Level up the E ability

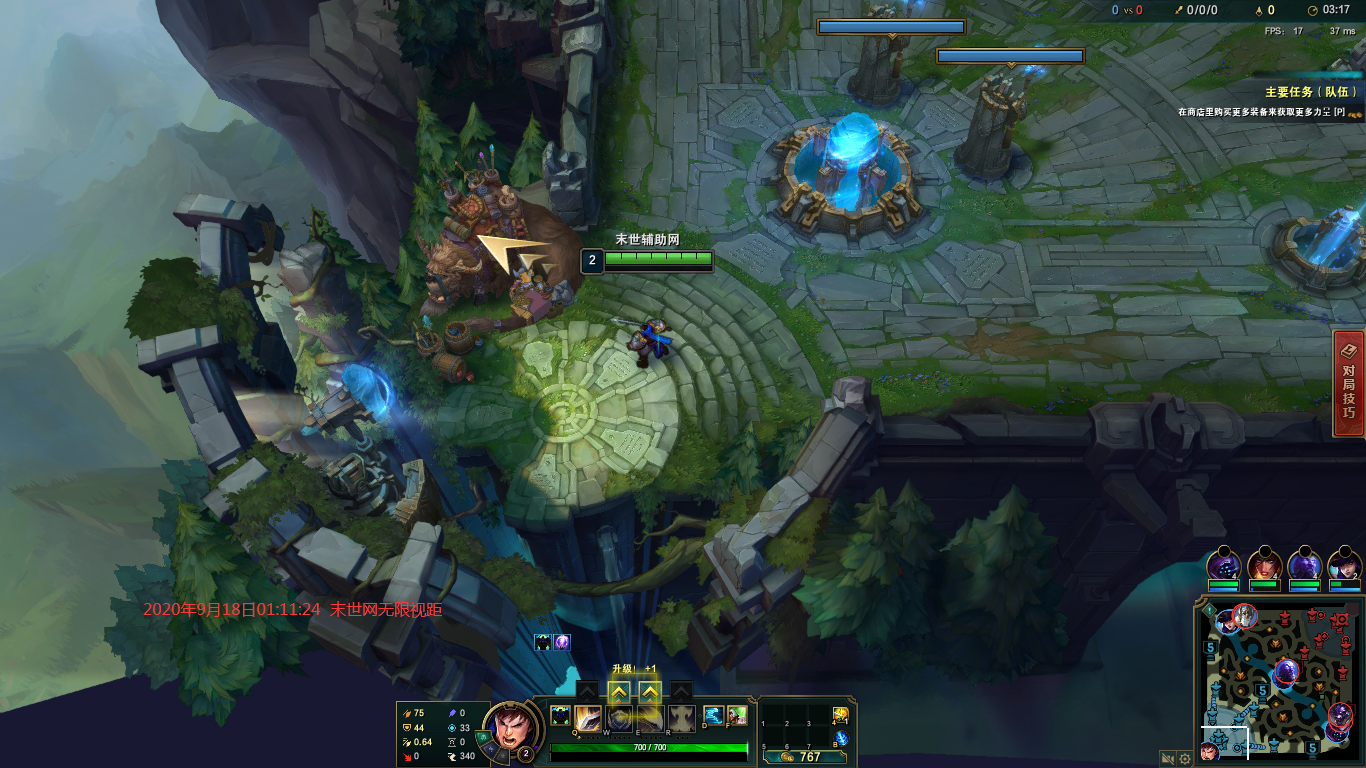650,691
